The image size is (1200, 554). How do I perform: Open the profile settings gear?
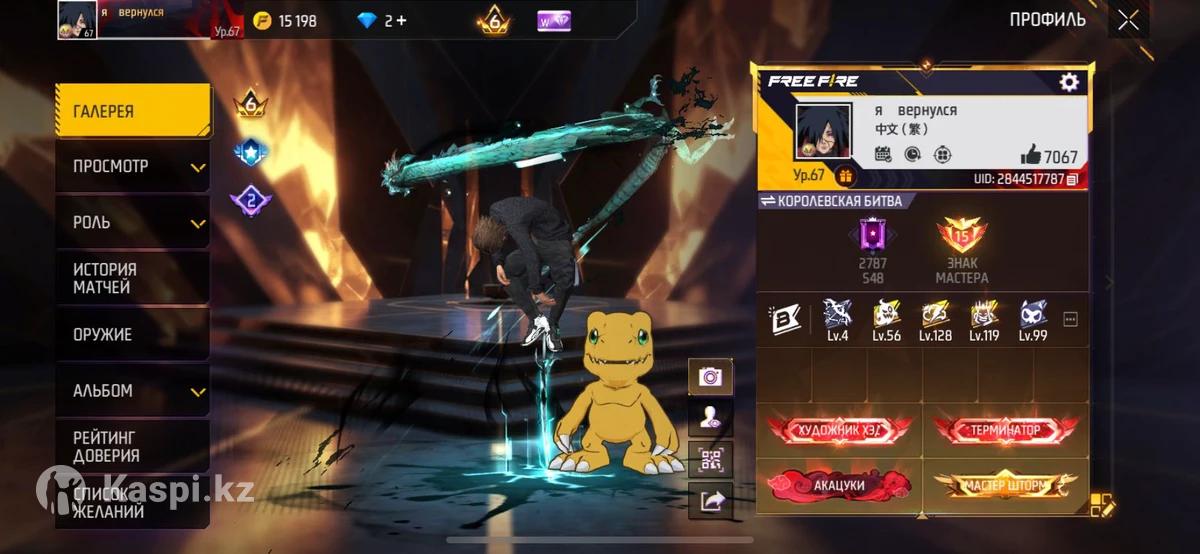pyautogui.click(x=1068, y=82)
